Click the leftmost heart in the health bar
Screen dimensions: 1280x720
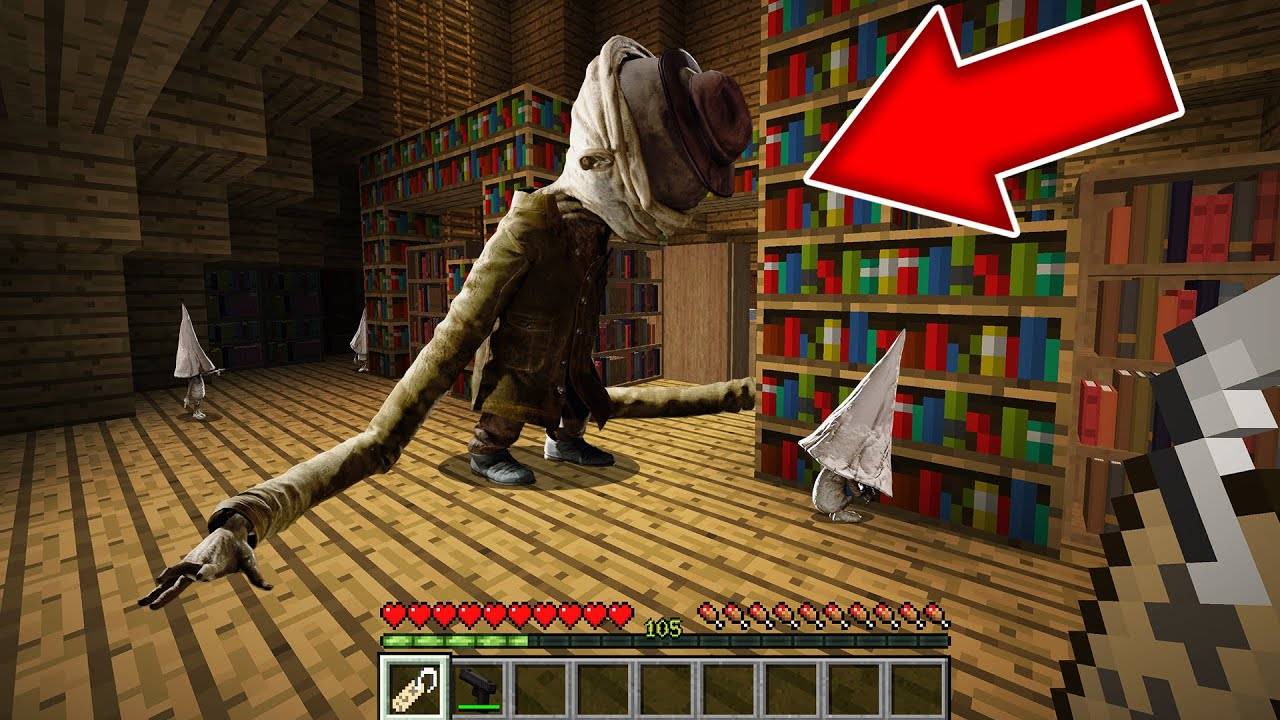point(394,611)
